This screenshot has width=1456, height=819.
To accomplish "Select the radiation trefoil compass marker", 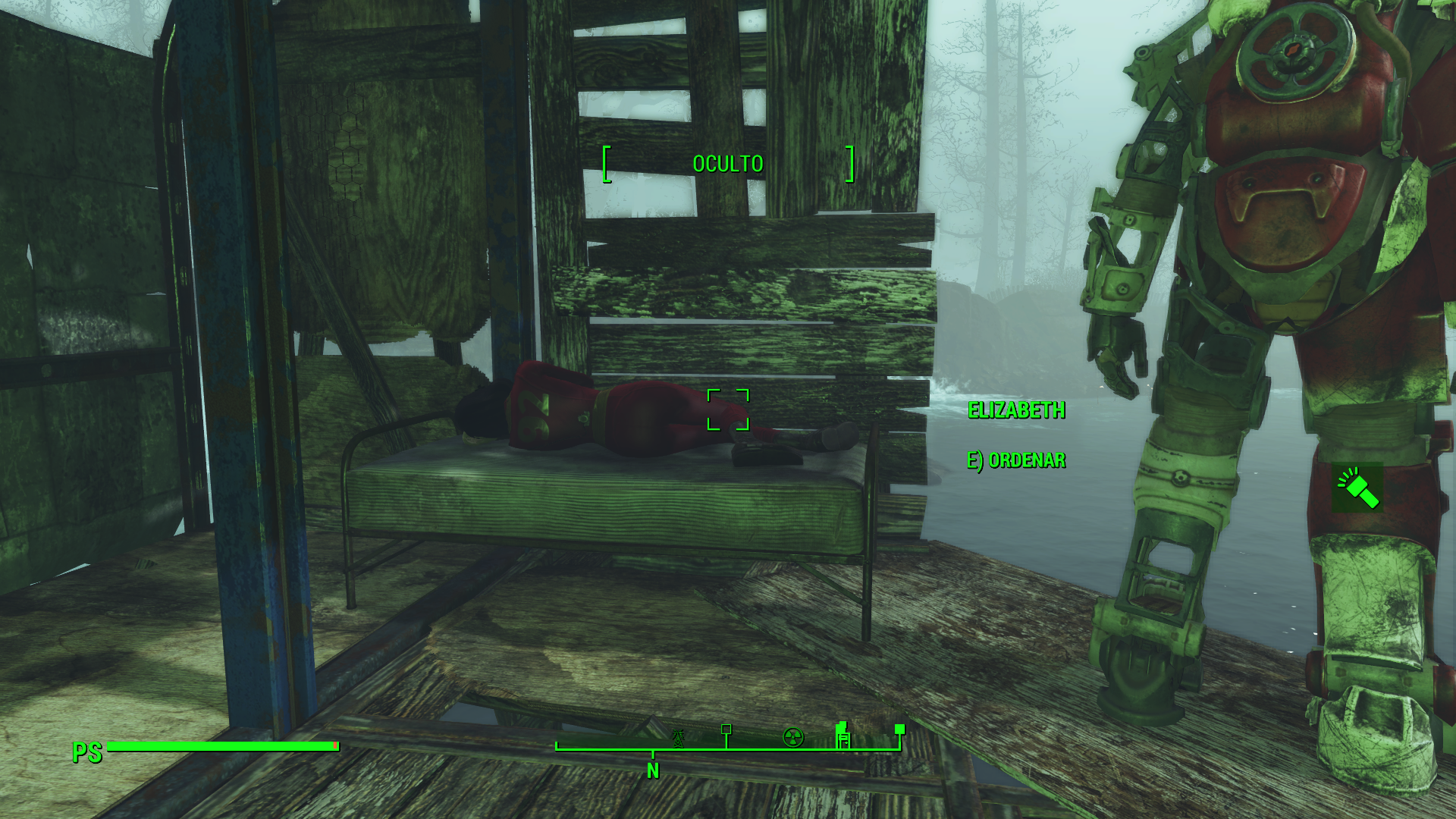I will coord(793,737).
